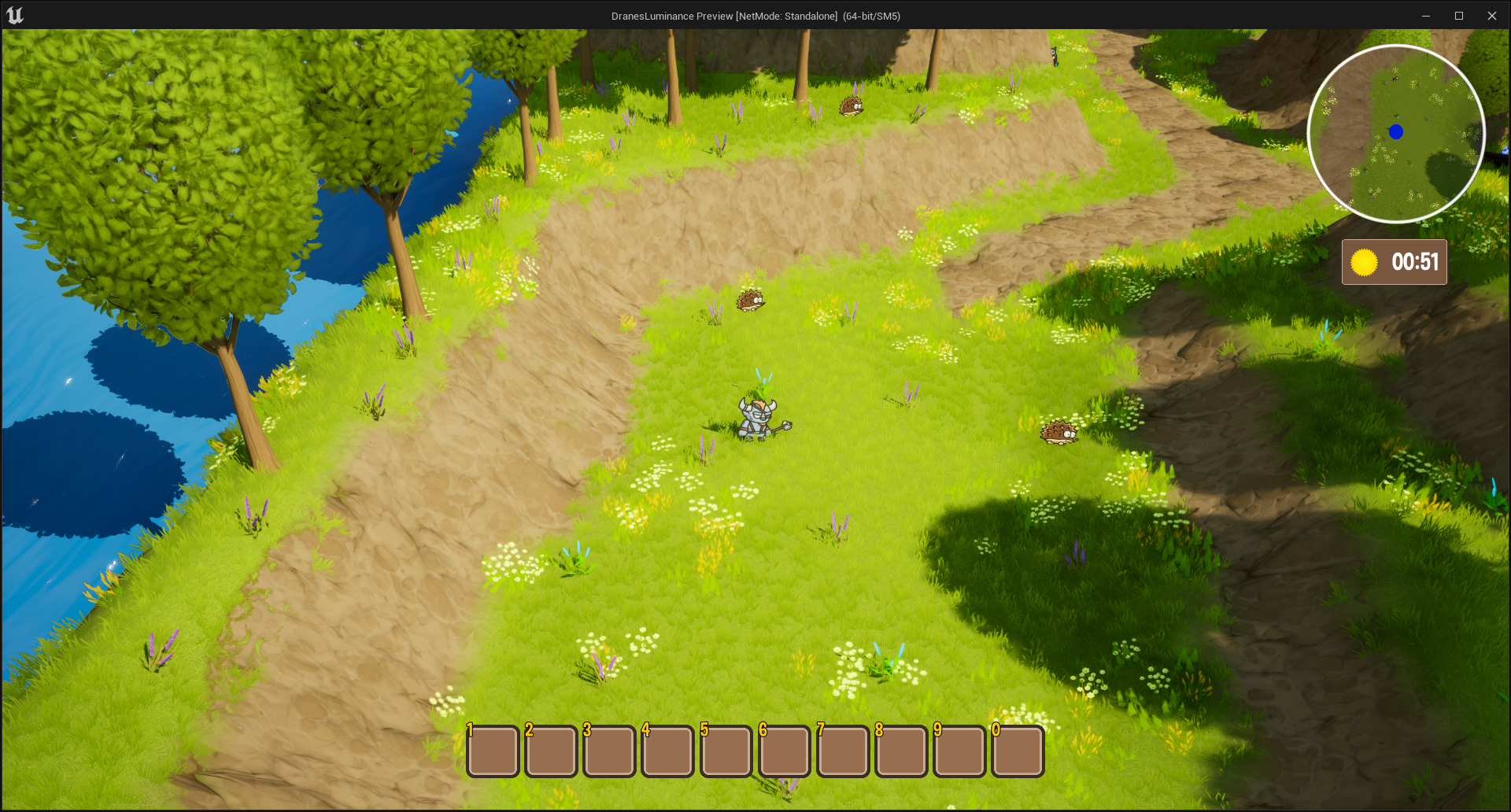The height and width of the screenshot is (812, 1511).
Task: Select hotbar slot numbered 1
Action: 493,751
